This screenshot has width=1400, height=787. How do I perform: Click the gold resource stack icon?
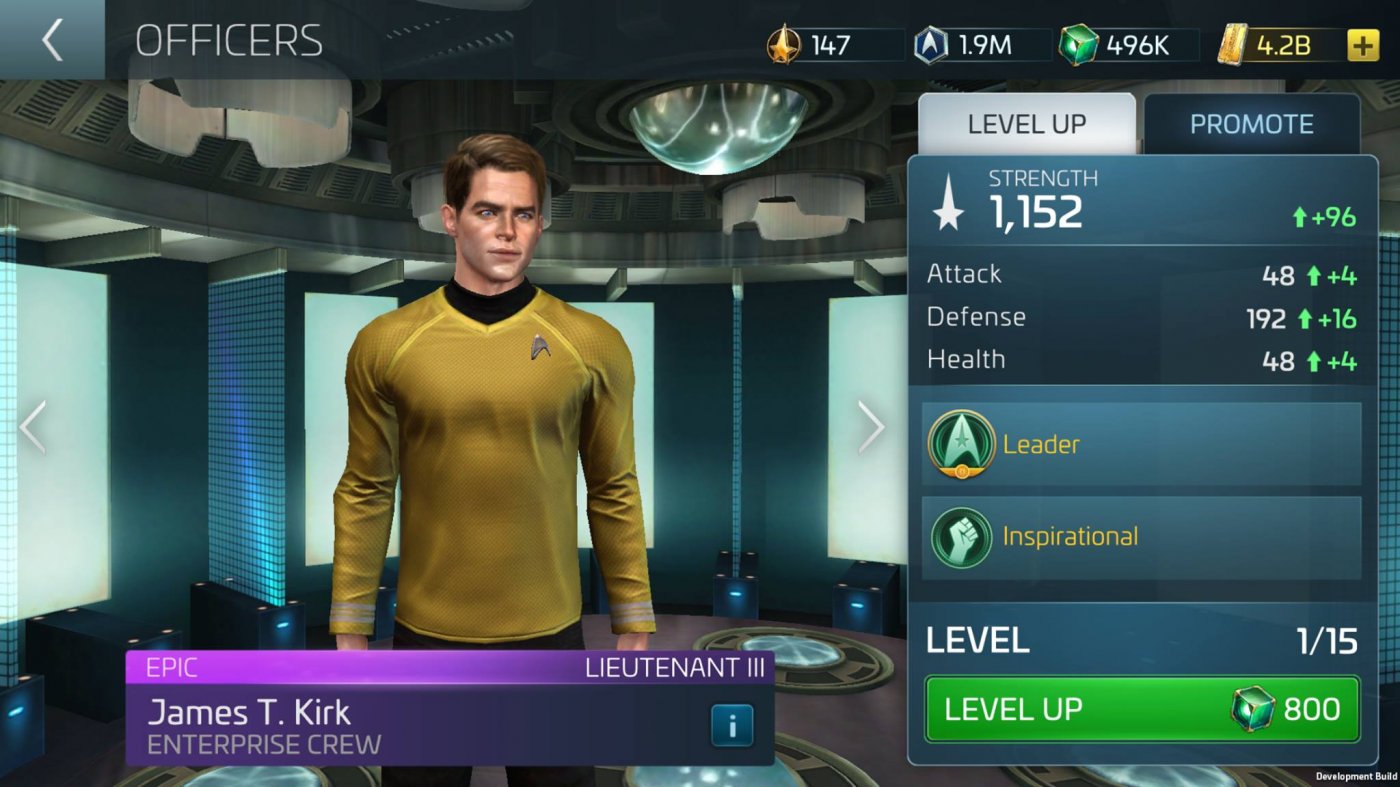[x=1232, y=44]
